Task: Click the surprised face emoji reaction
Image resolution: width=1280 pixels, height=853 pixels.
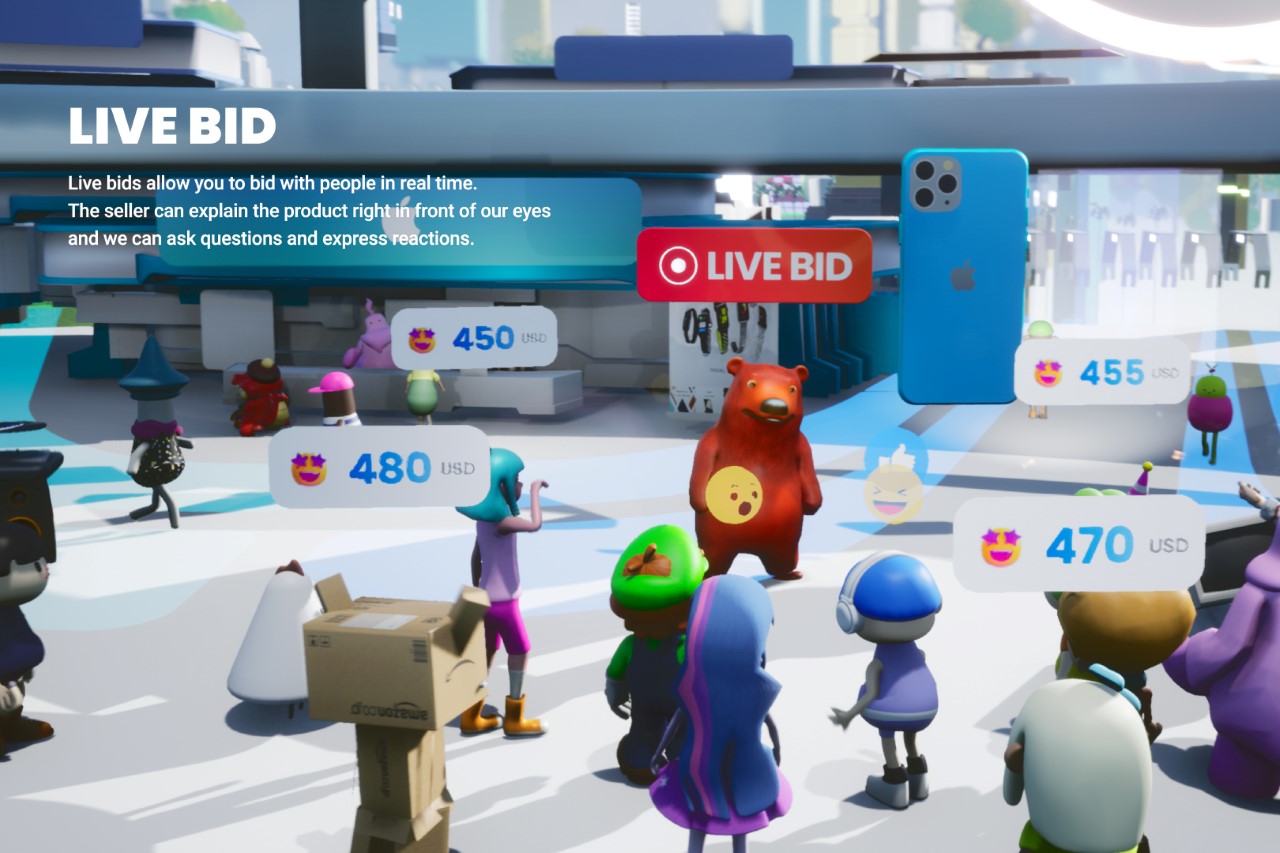Action: (x=733, y=495)
